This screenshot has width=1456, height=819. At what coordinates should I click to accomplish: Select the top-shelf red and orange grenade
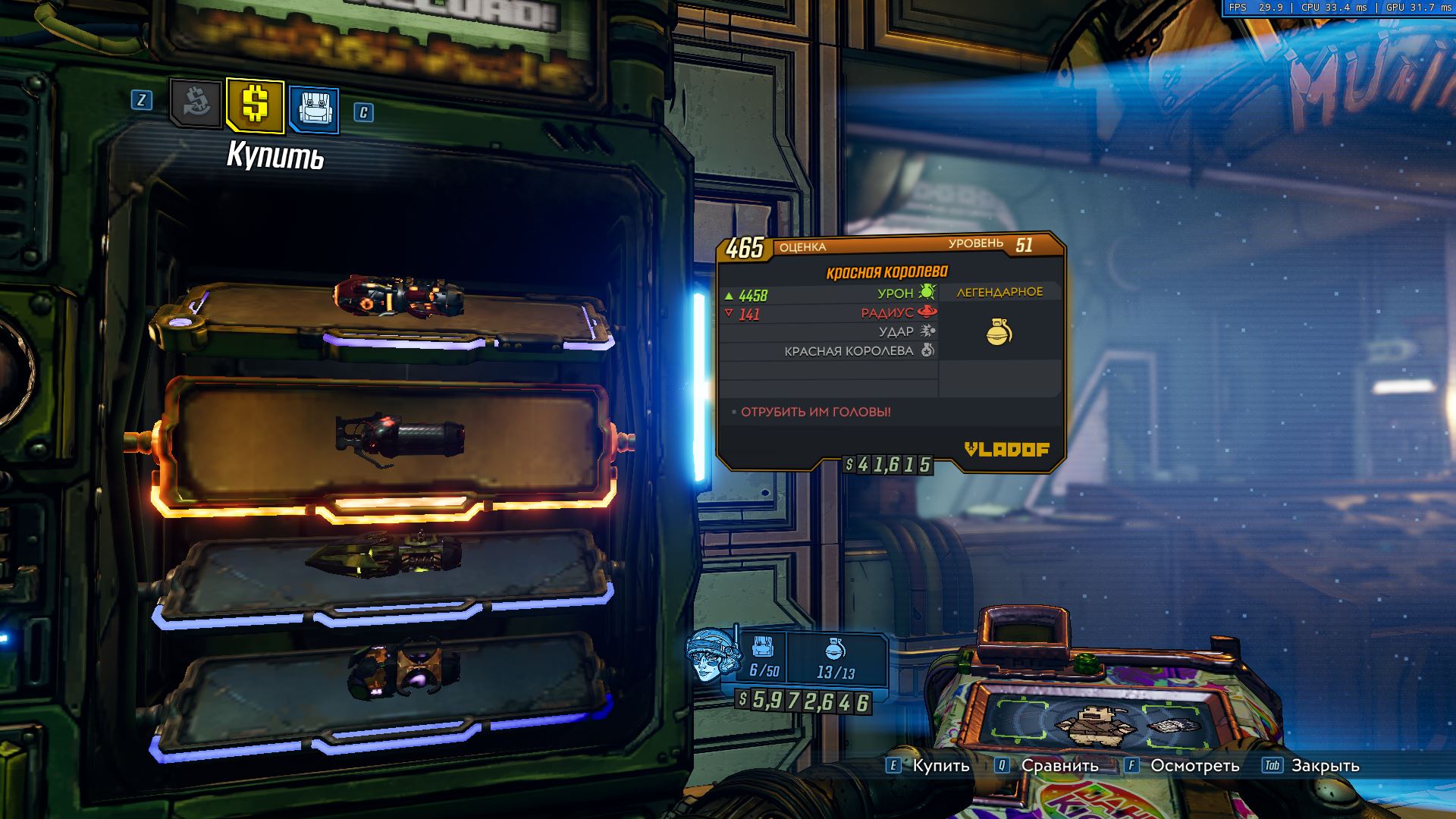click(397, 297)
